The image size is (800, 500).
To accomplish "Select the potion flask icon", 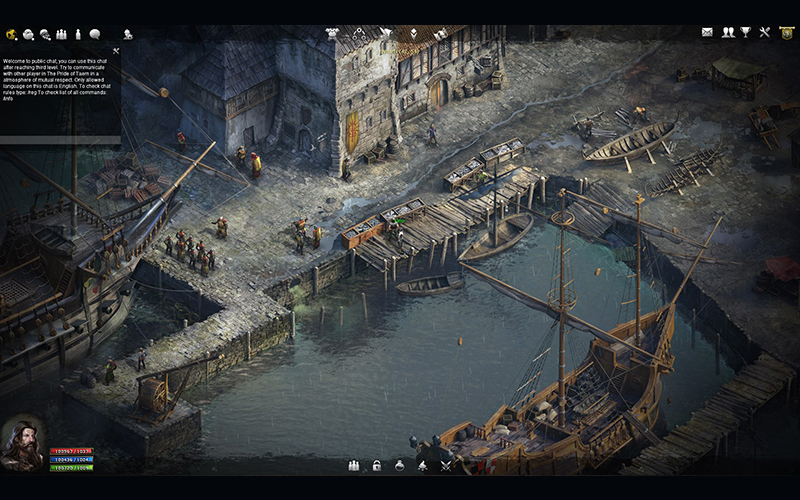I will point(400,465).
